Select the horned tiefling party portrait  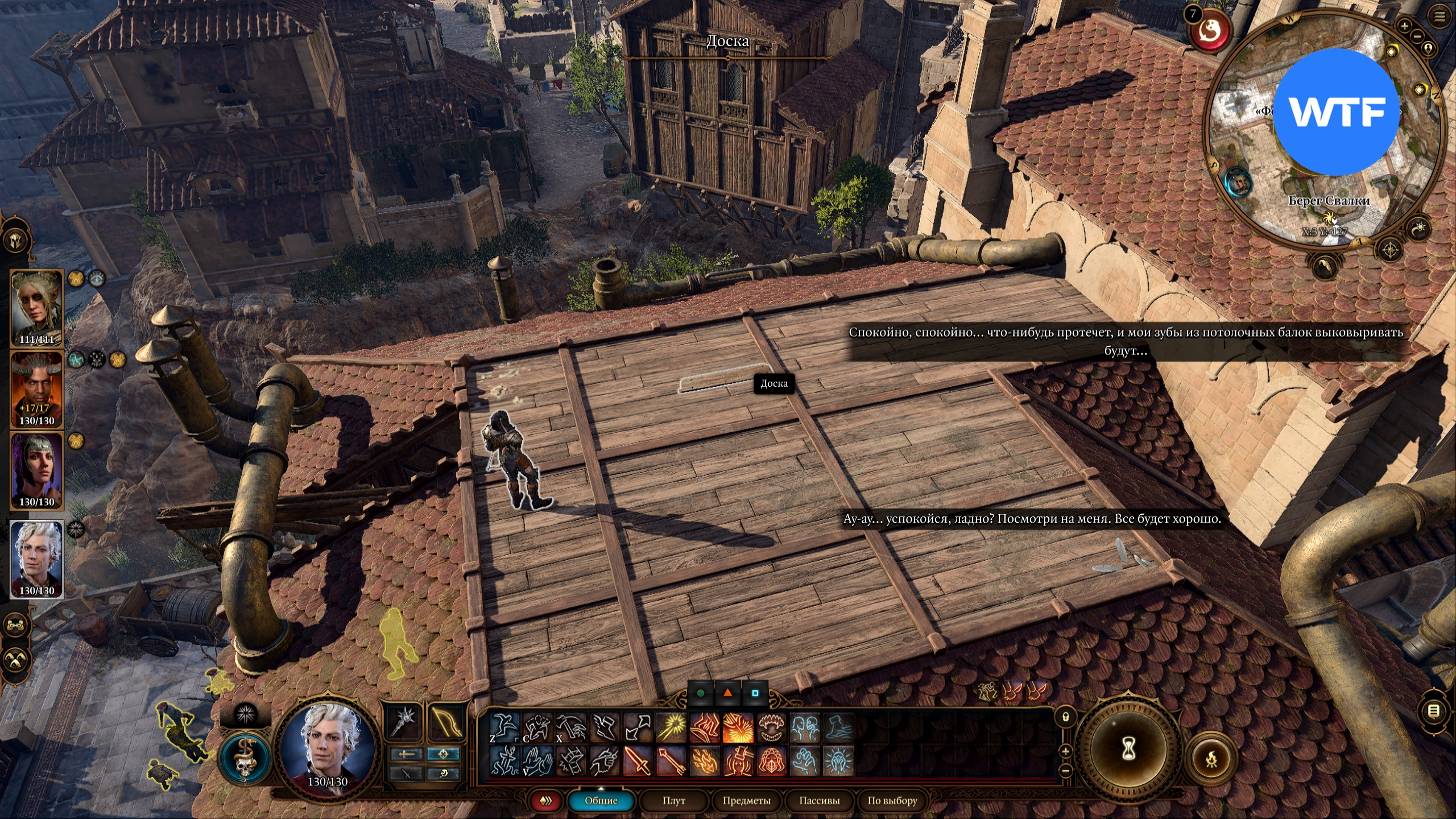click(37, 390)
